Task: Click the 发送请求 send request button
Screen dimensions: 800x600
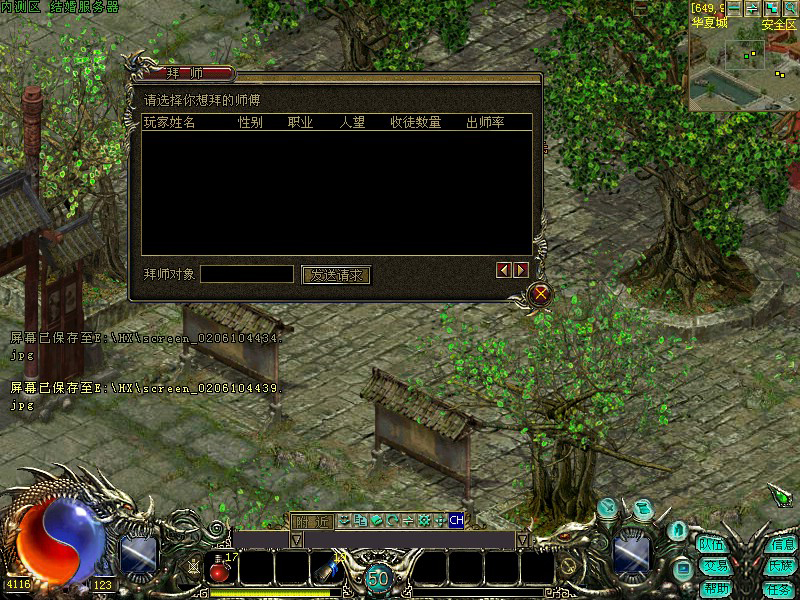Action: pyautogui.click(x=336, y=275)
